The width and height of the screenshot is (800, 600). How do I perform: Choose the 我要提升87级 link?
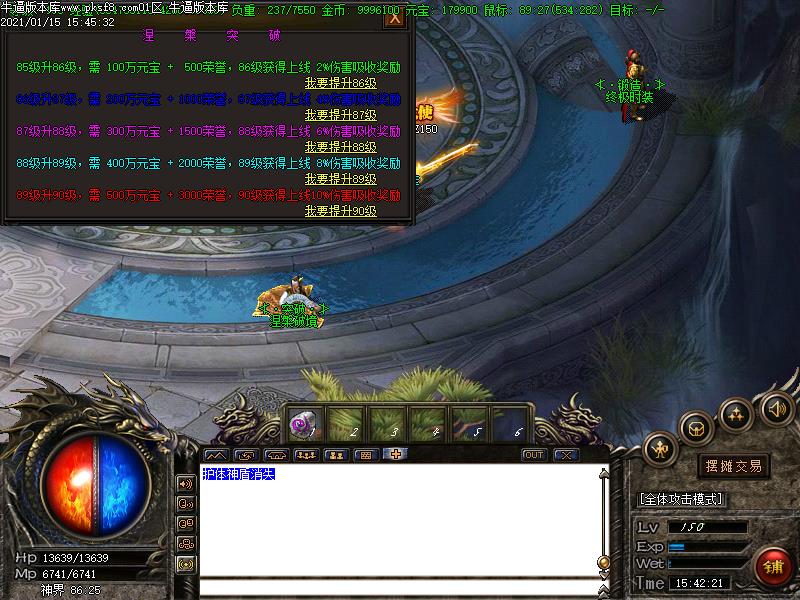point(340,115)
